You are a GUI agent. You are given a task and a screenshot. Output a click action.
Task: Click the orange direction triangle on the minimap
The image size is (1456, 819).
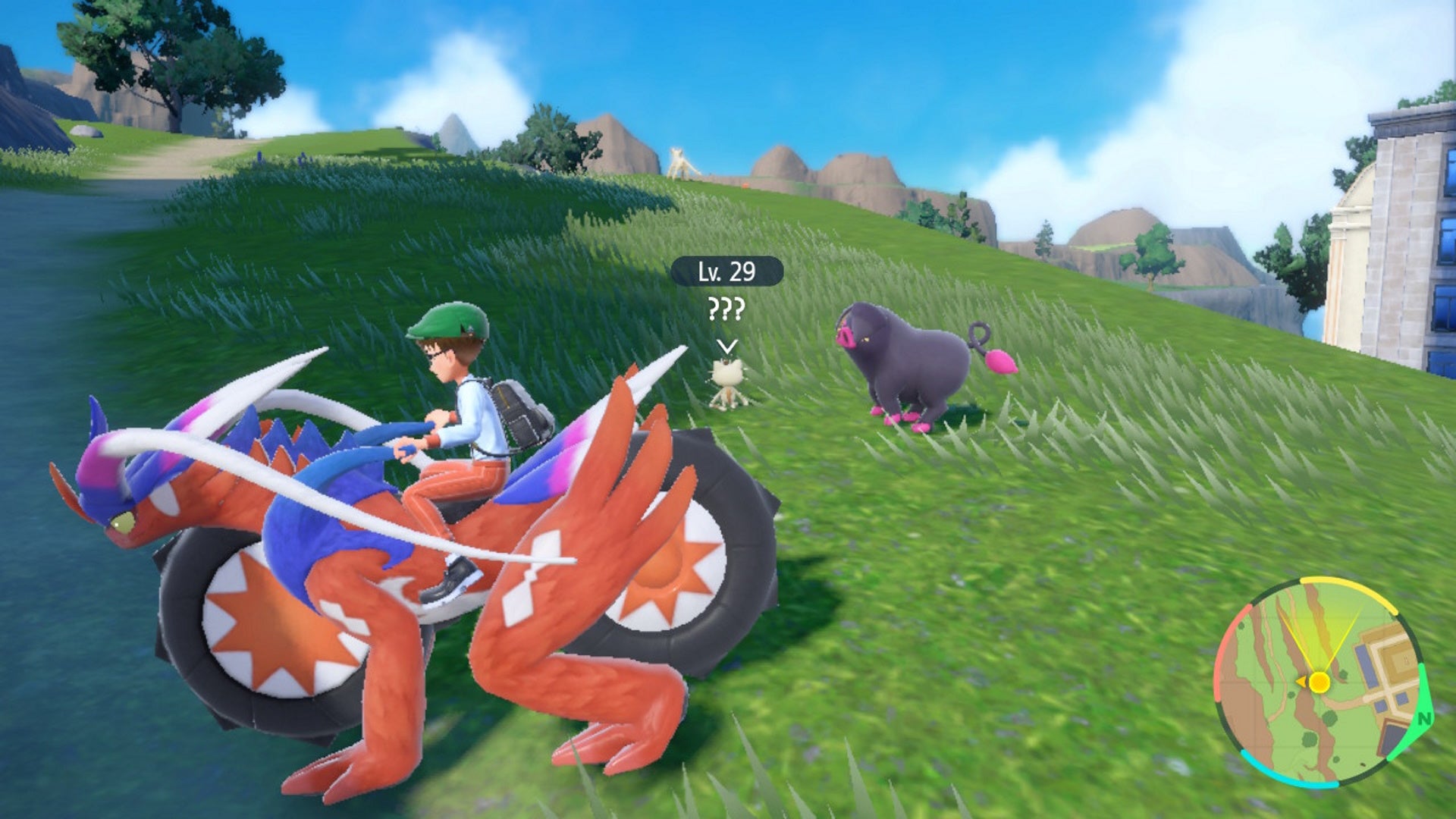[x=1301, y=680]
